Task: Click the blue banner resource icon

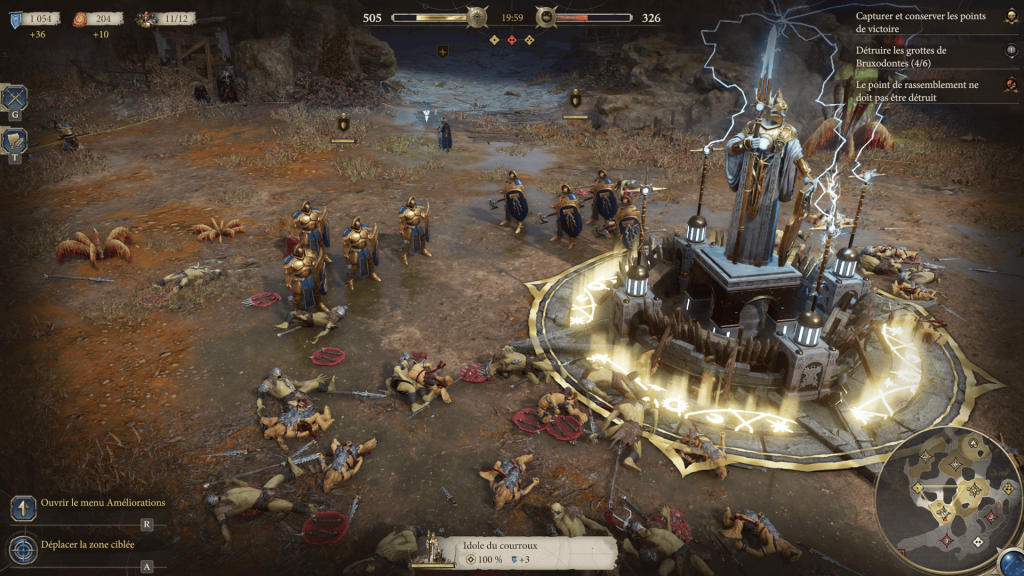Action: point(16,18)
